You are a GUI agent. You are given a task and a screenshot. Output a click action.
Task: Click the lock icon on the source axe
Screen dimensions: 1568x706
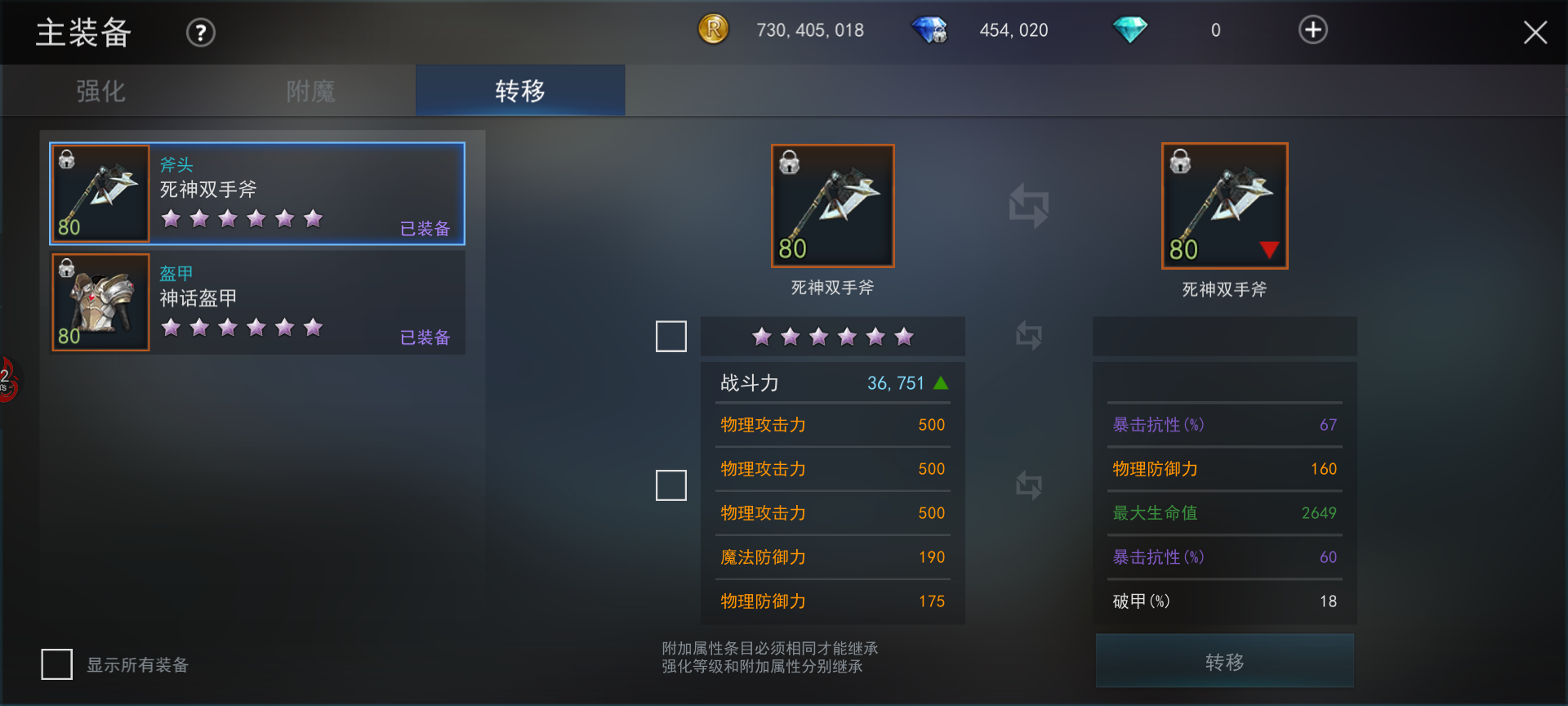tap(791, 162)
